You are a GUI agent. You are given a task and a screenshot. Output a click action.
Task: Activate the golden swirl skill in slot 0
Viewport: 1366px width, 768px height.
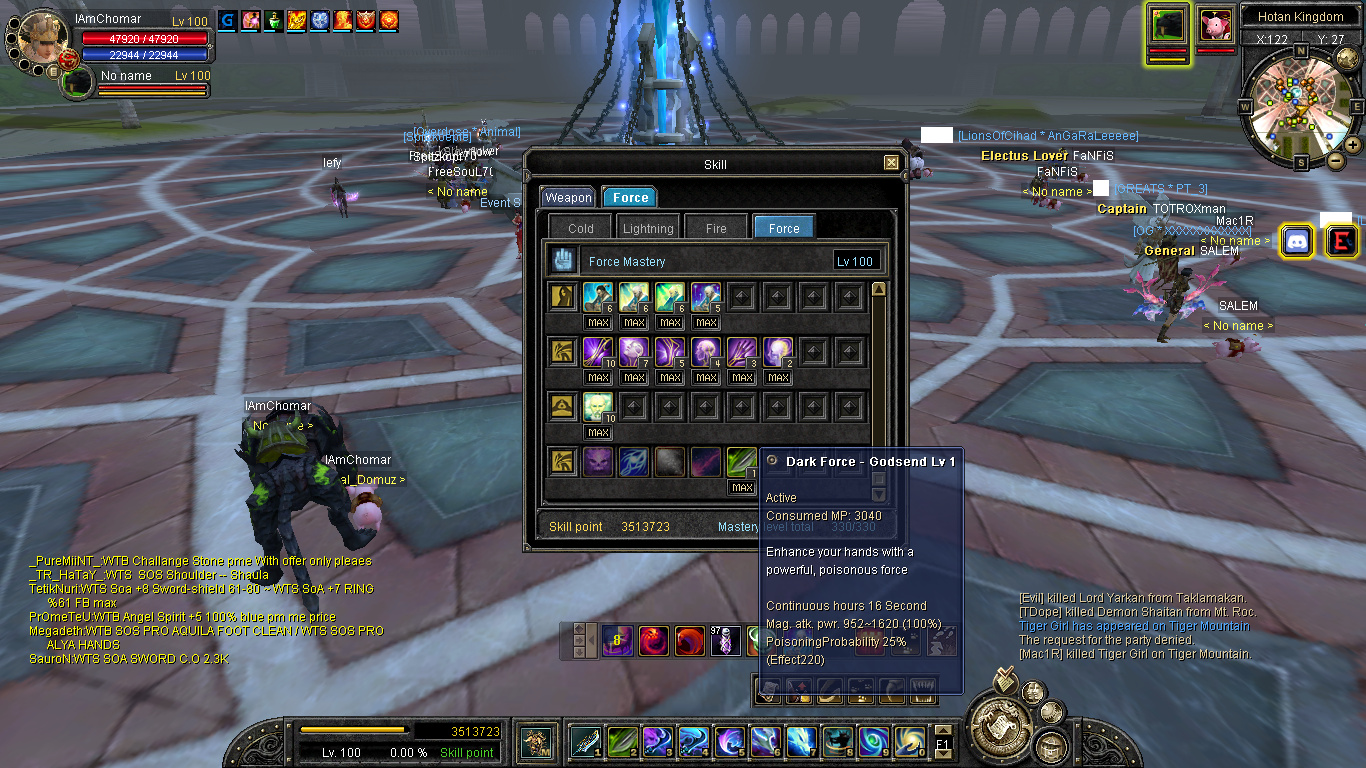click(x=909, y=742)
